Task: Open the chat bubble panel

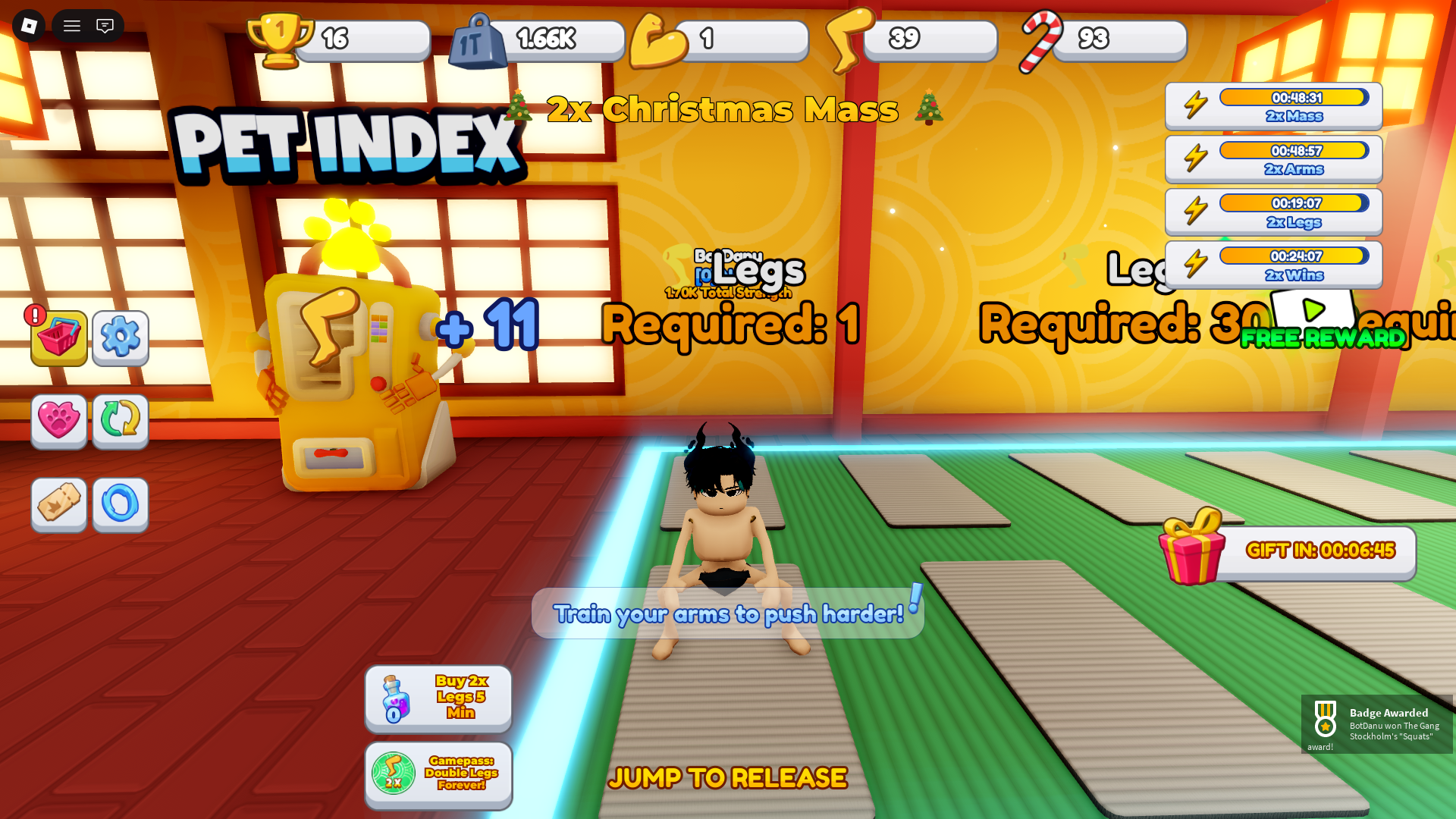Action: [x=105, y=26]
